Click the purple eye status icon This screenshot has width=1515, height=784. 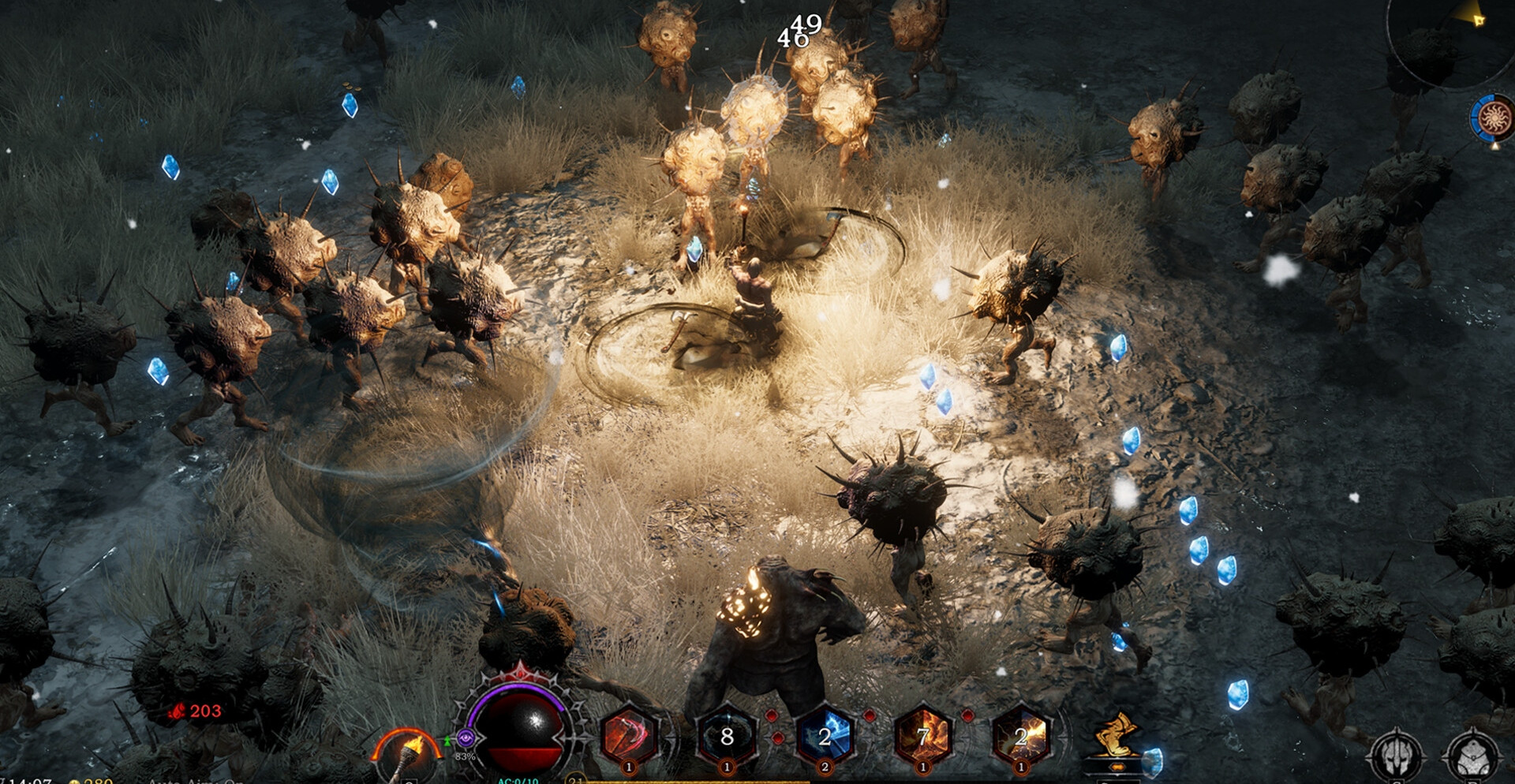pyautogui.click(x=465, y=738)
